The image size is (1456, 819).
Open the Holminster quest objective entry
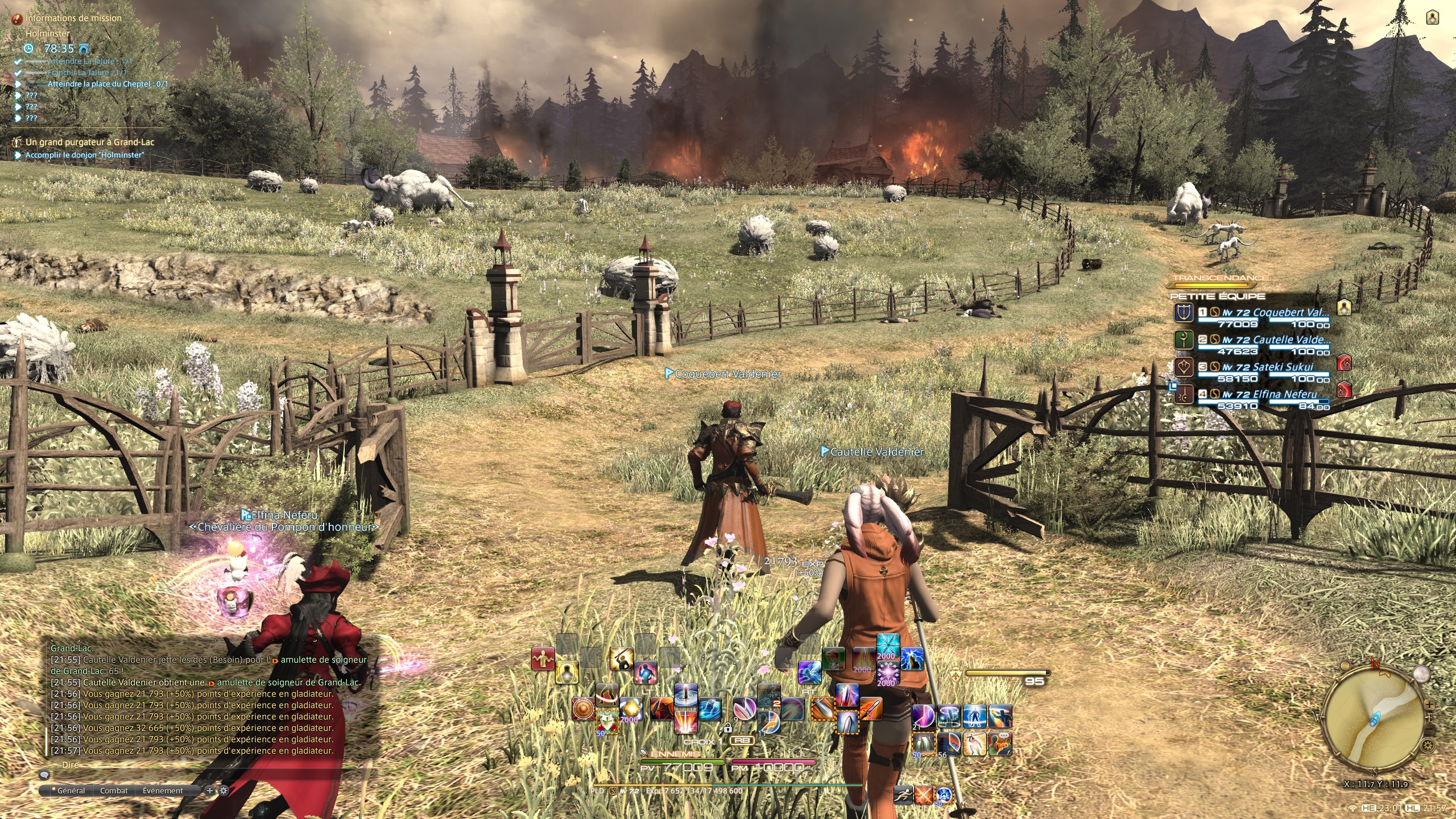click(x=84, y=155)
